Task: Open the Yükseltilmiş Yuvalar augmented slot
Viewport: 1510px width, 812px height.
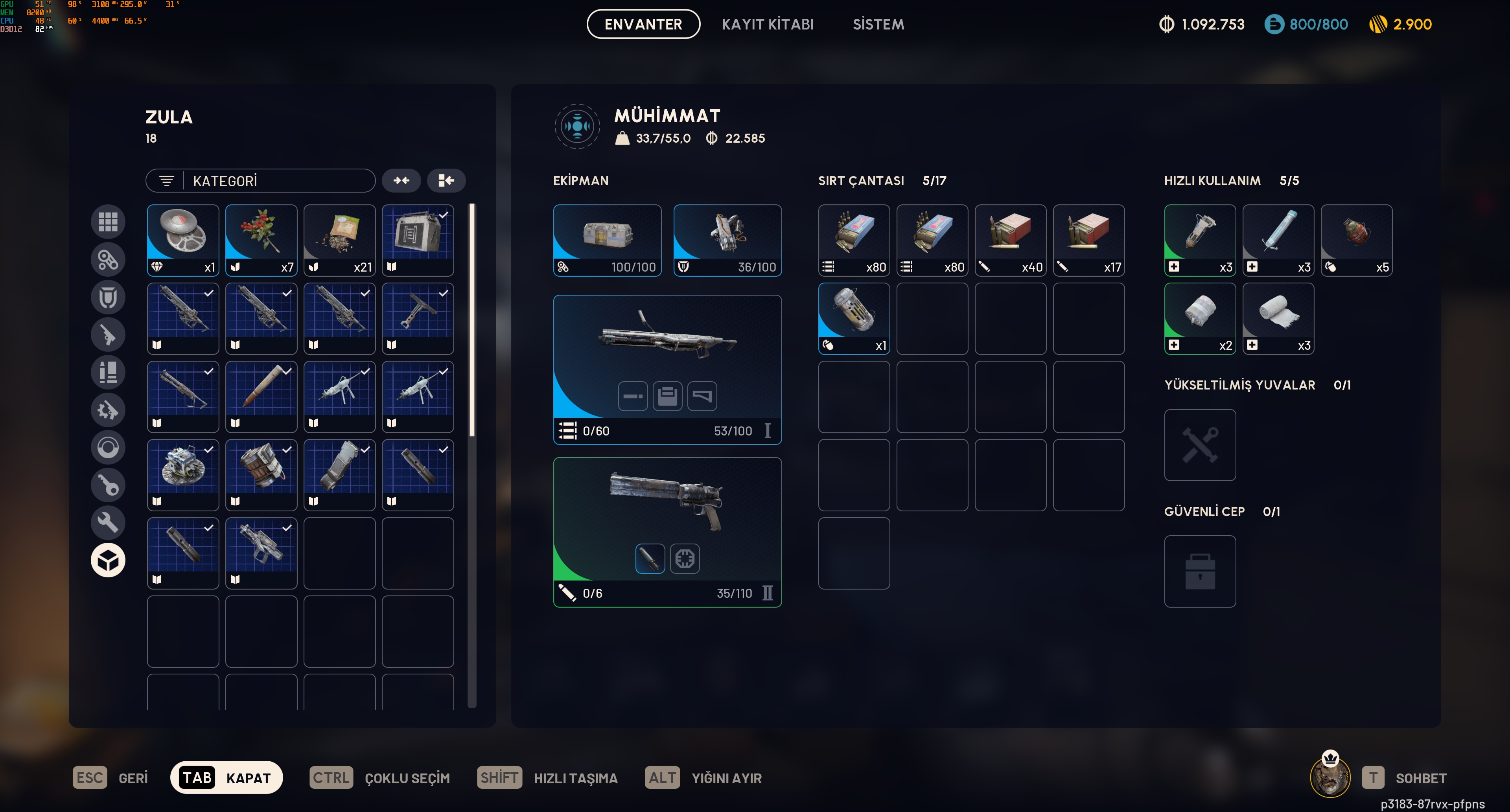Action: pyautogui.click(x=1200, y=445)
